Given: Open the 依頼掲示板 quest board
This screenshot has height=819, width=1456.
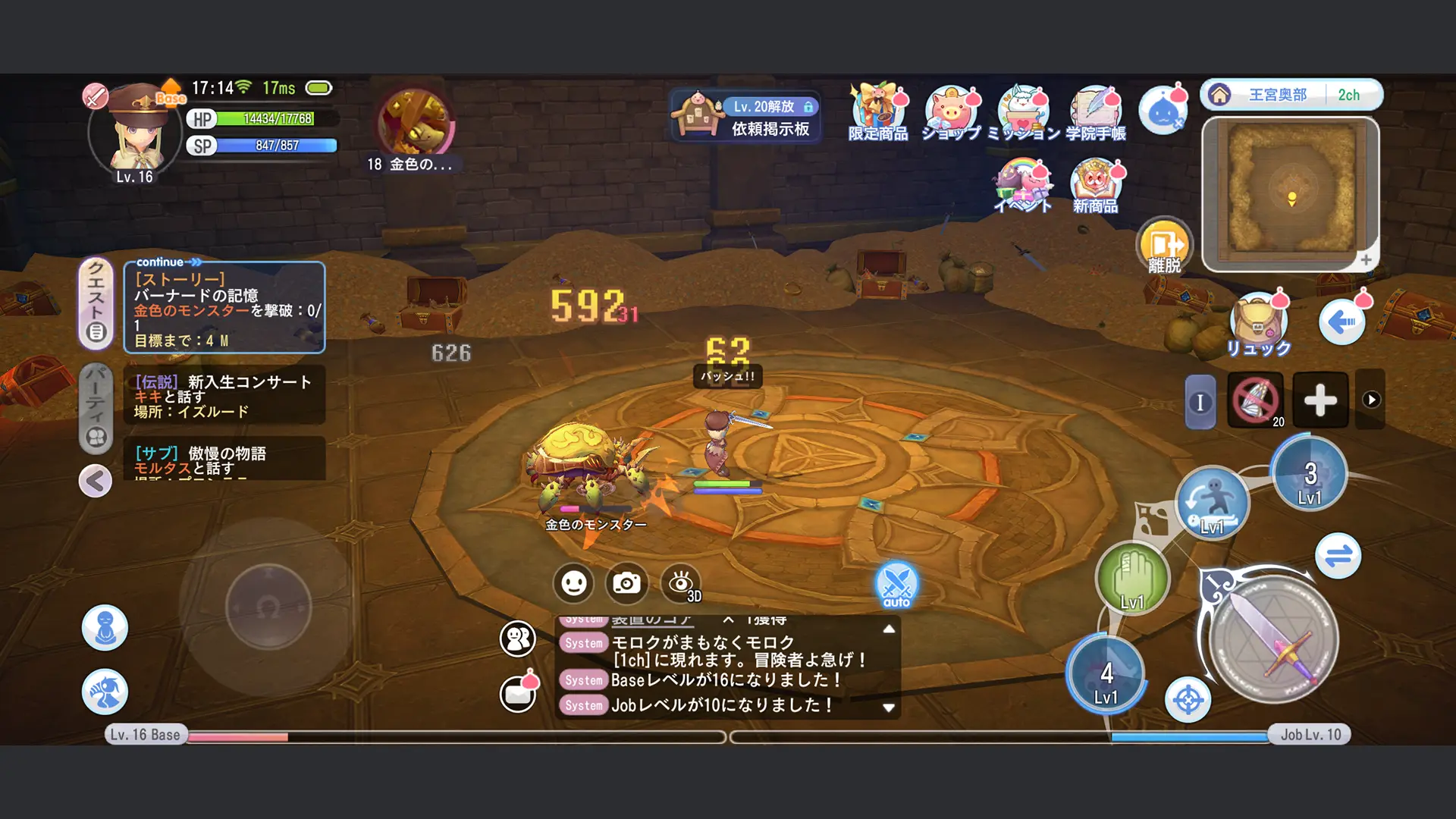Looking at the screenshot, I should 745,115.
